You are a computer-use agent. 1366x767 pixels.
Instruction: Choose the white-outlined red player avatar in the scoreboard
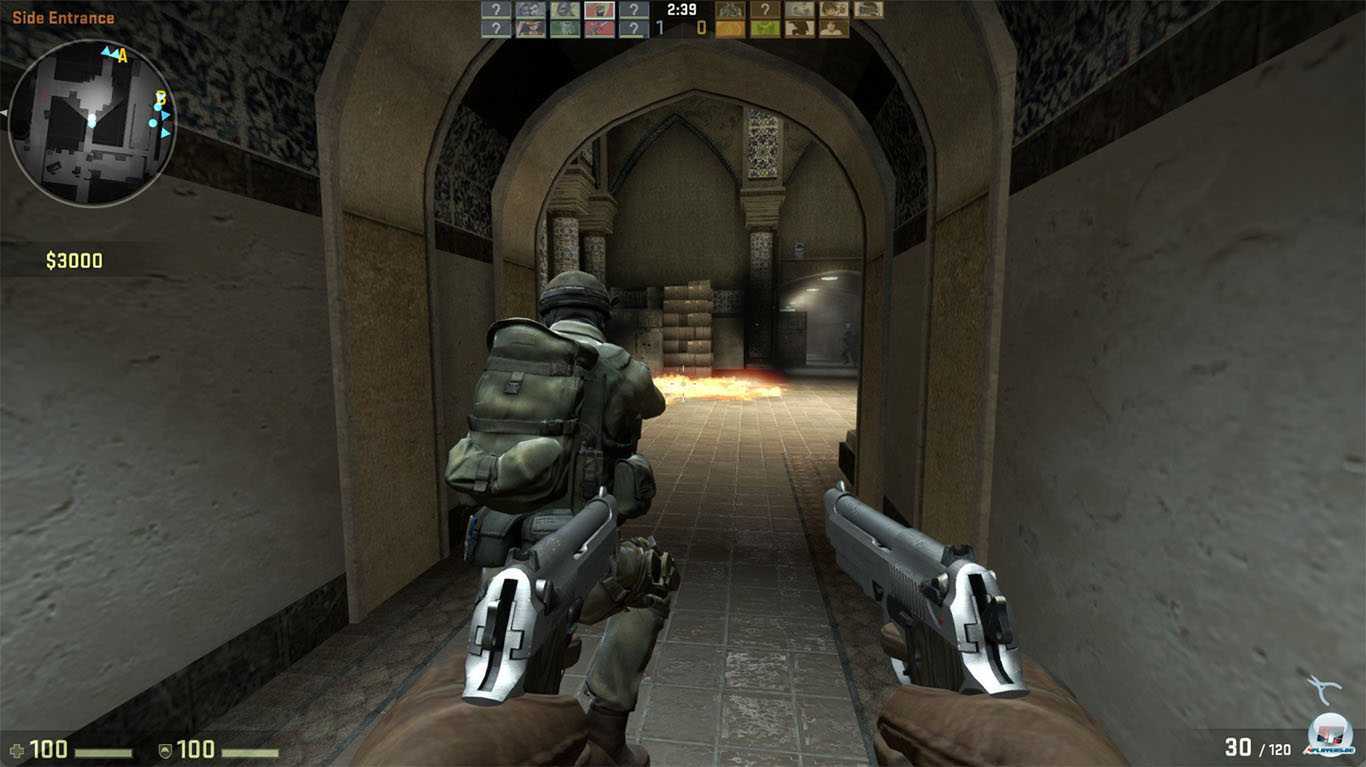(x=599, y=10)
